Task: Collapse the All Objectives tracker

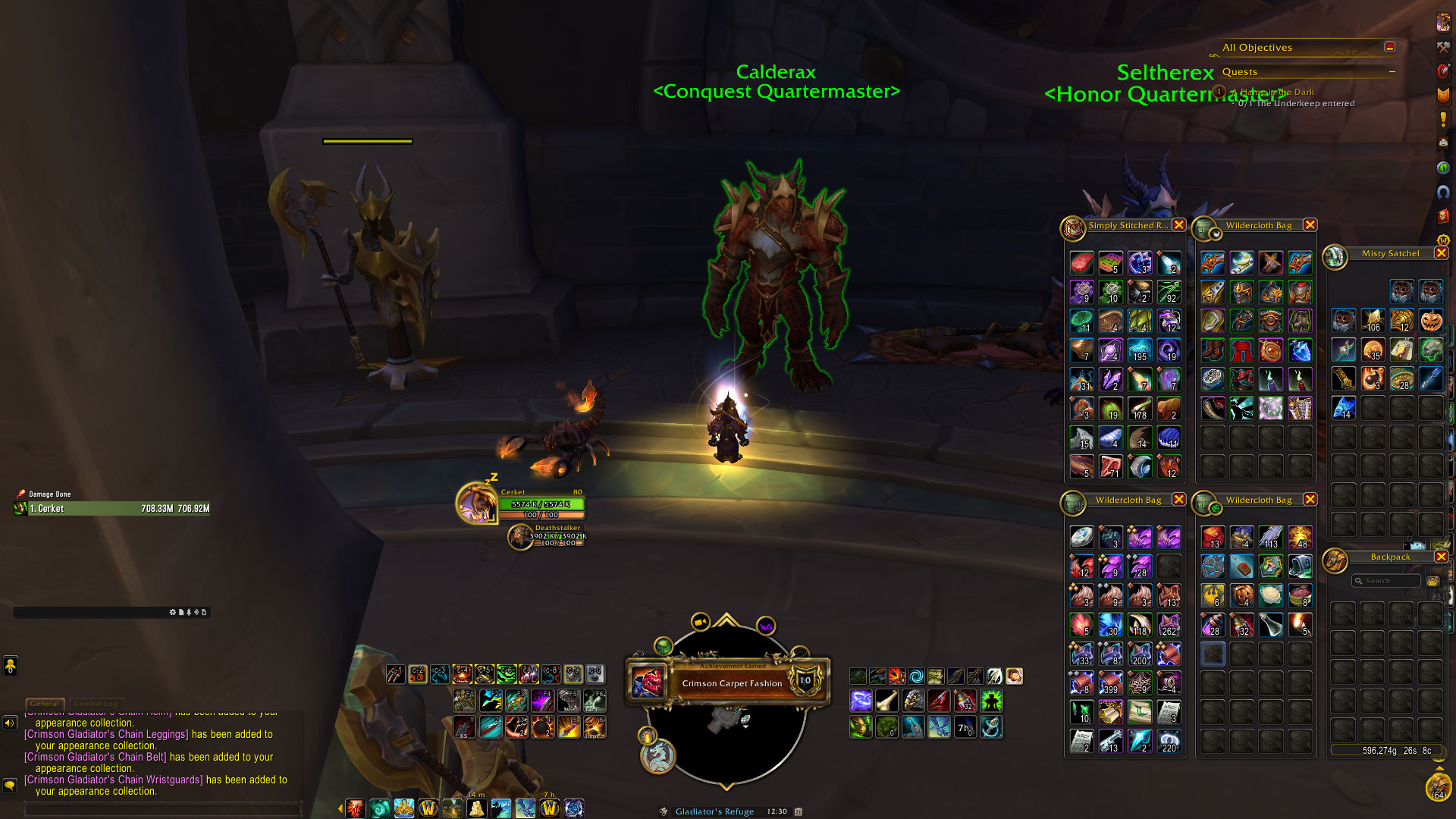Action: click(x=1389, y=47)
